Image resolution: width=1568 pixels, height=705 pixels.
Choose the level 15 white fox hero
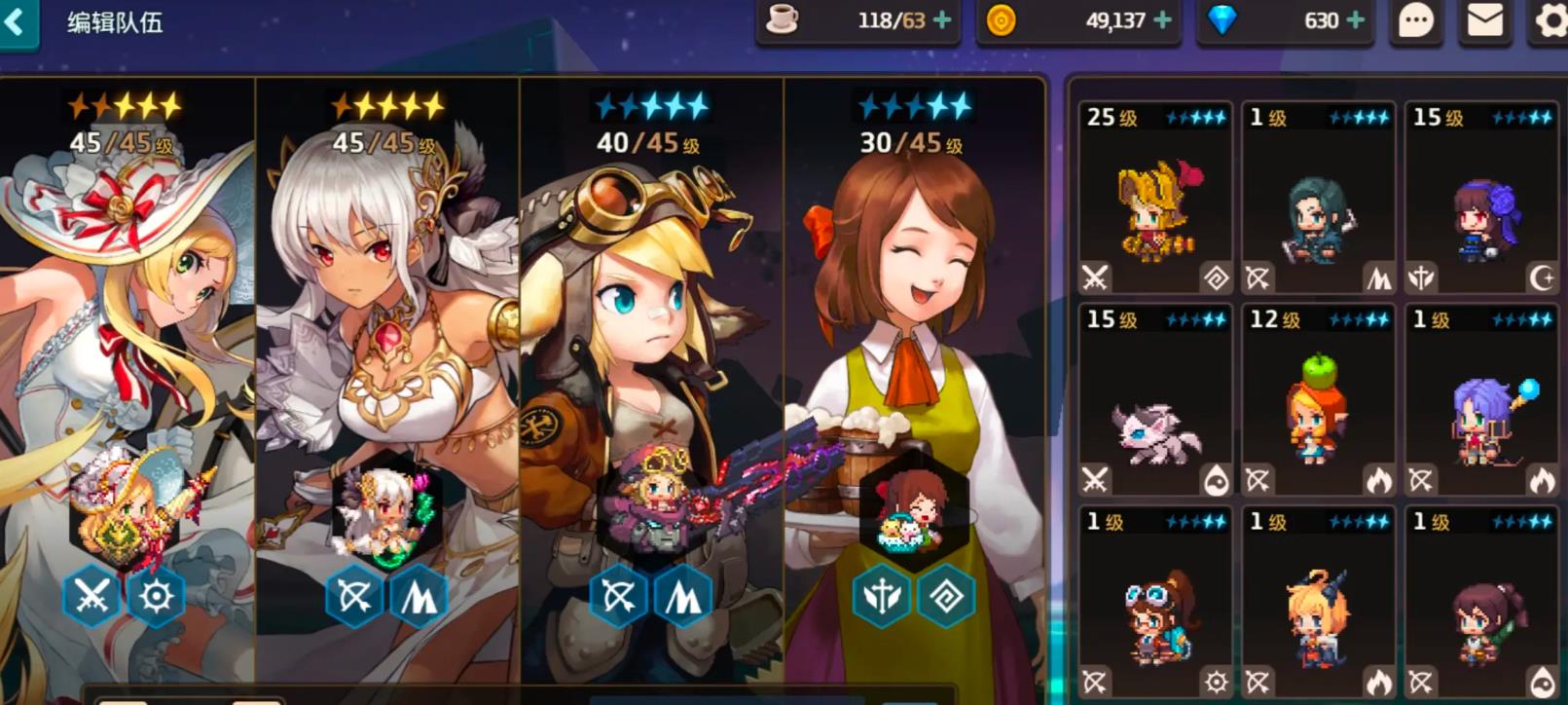(1155, 400)
